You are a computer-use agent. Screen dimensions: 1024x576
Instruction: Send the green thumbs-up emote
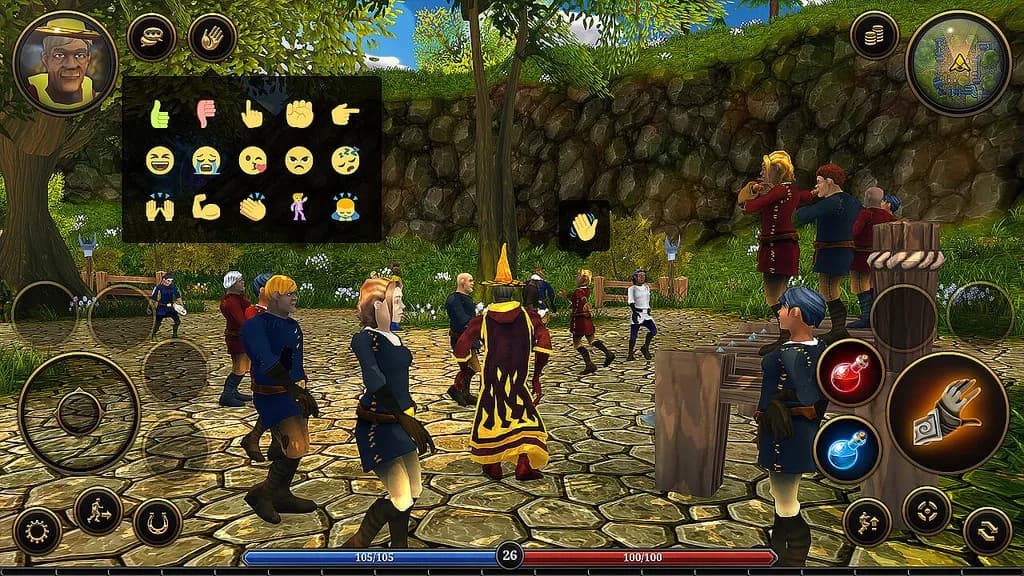point(159,114)
